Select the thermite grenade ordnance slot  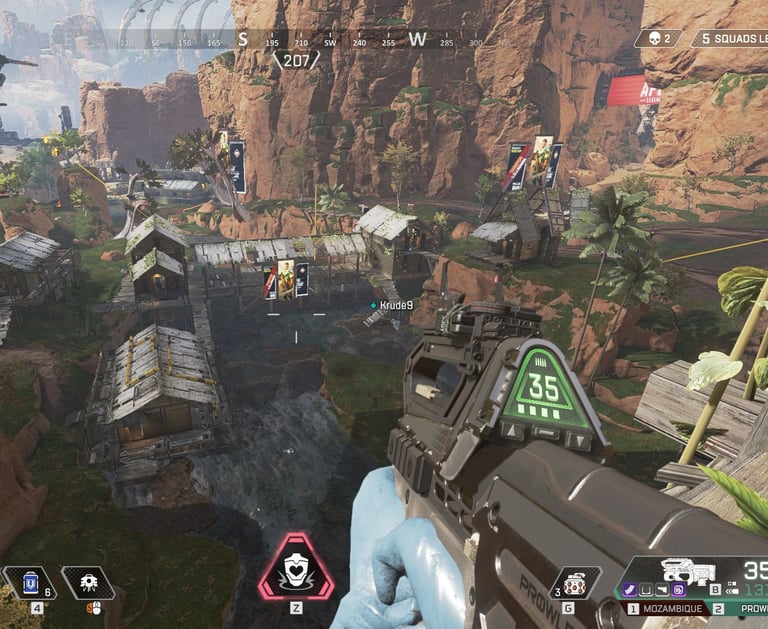pyautogui.click(x=574, y=582)
